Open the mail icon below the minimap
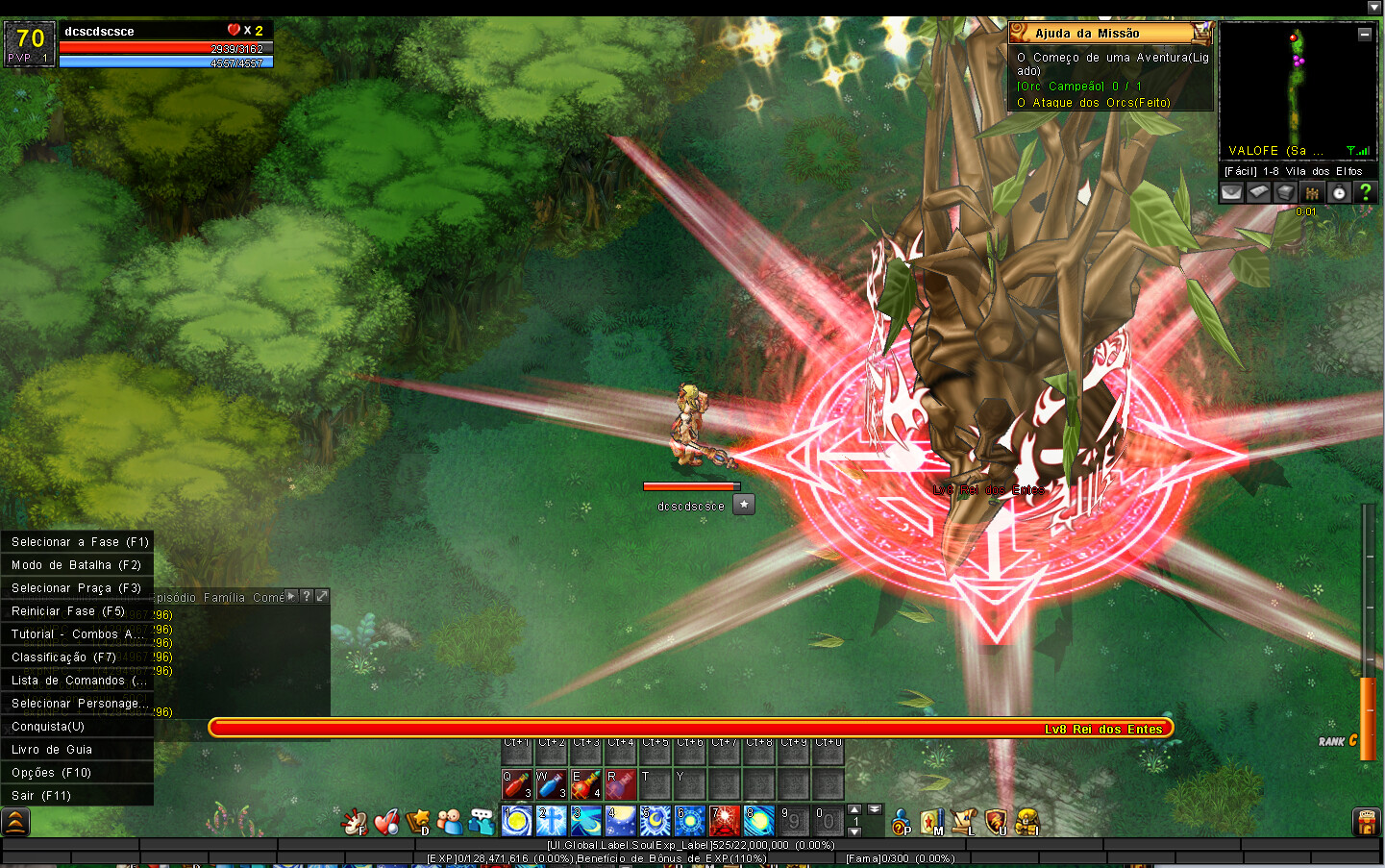The height and width of the screenshot is (868, 1385). (x=1231, y=192)
